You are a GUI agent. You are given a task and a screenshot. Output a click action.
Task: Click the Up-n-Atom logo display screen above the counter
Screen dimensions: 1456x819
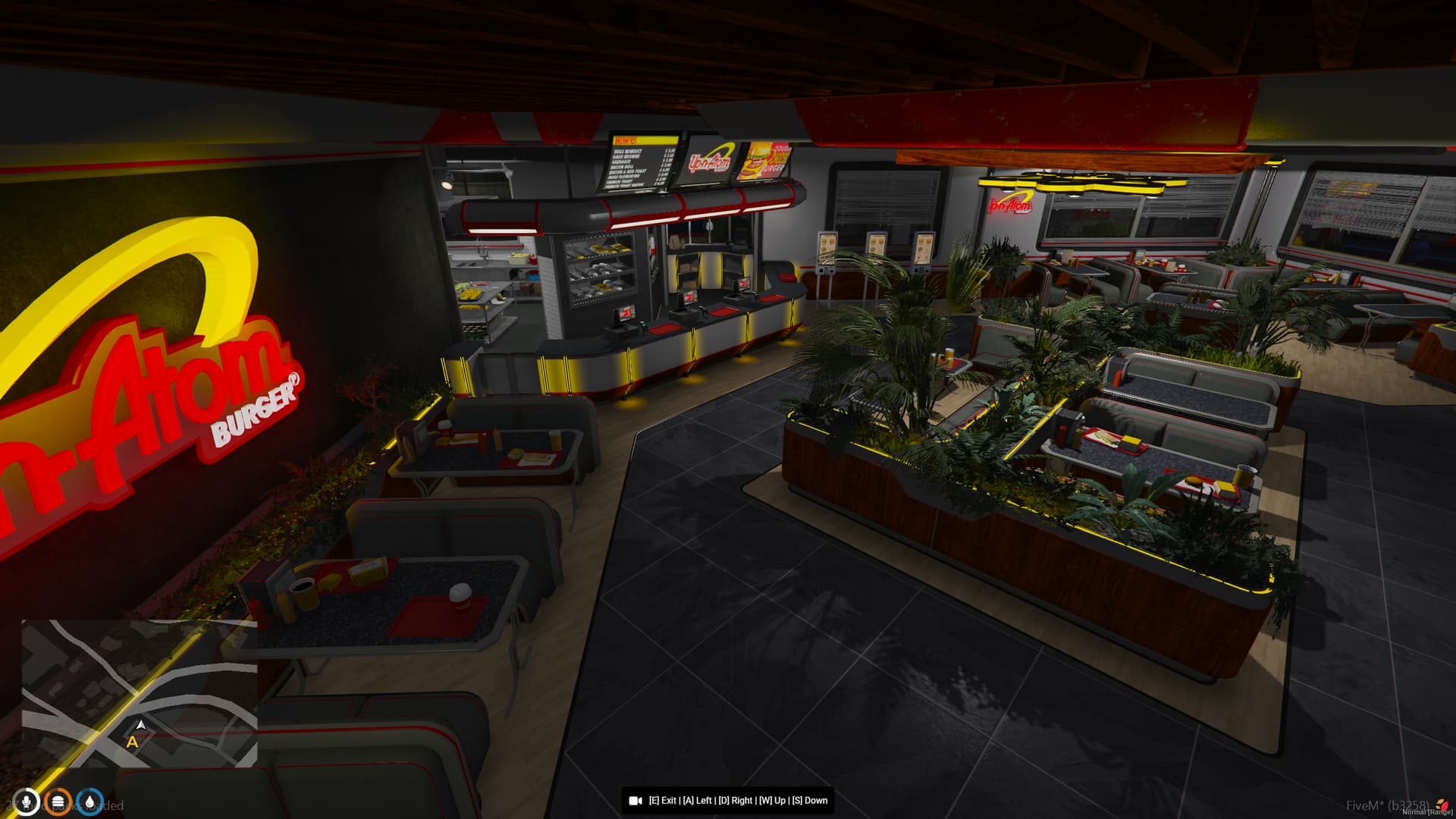click(711, 159)
